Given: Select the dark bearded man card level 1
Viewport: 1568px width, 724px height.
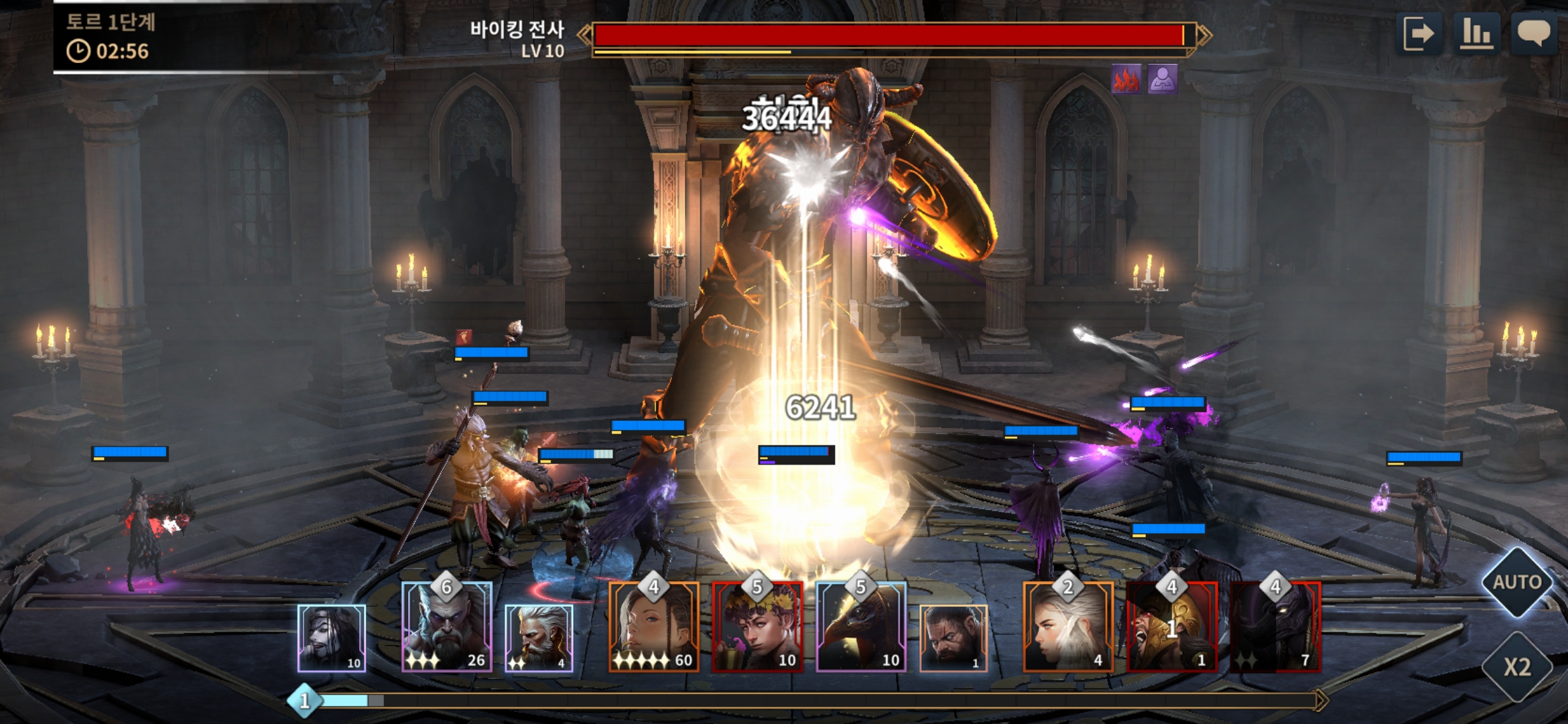Looking at the screenshot, I should pyautogui.click(x=953, y=638).
